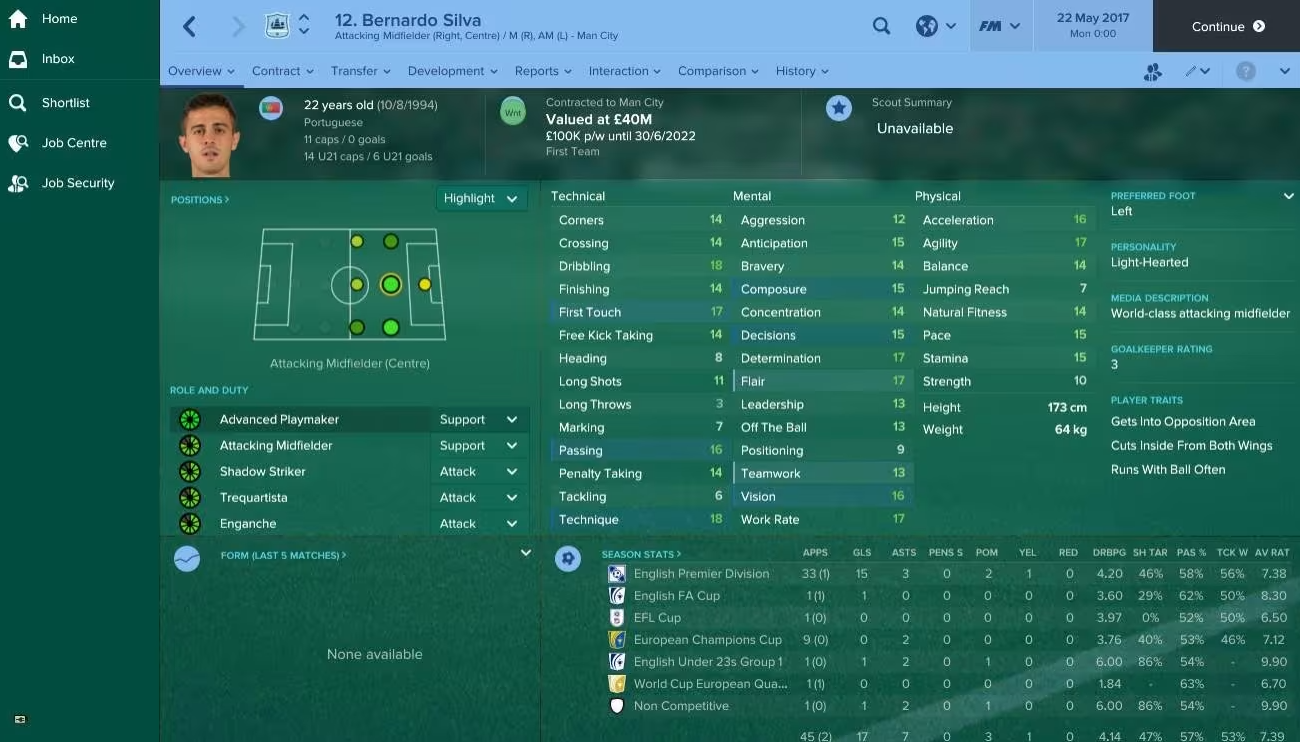Click the world globe icon
The height and width of the screenshot is (742, 1300).
(x=927, y=26)
